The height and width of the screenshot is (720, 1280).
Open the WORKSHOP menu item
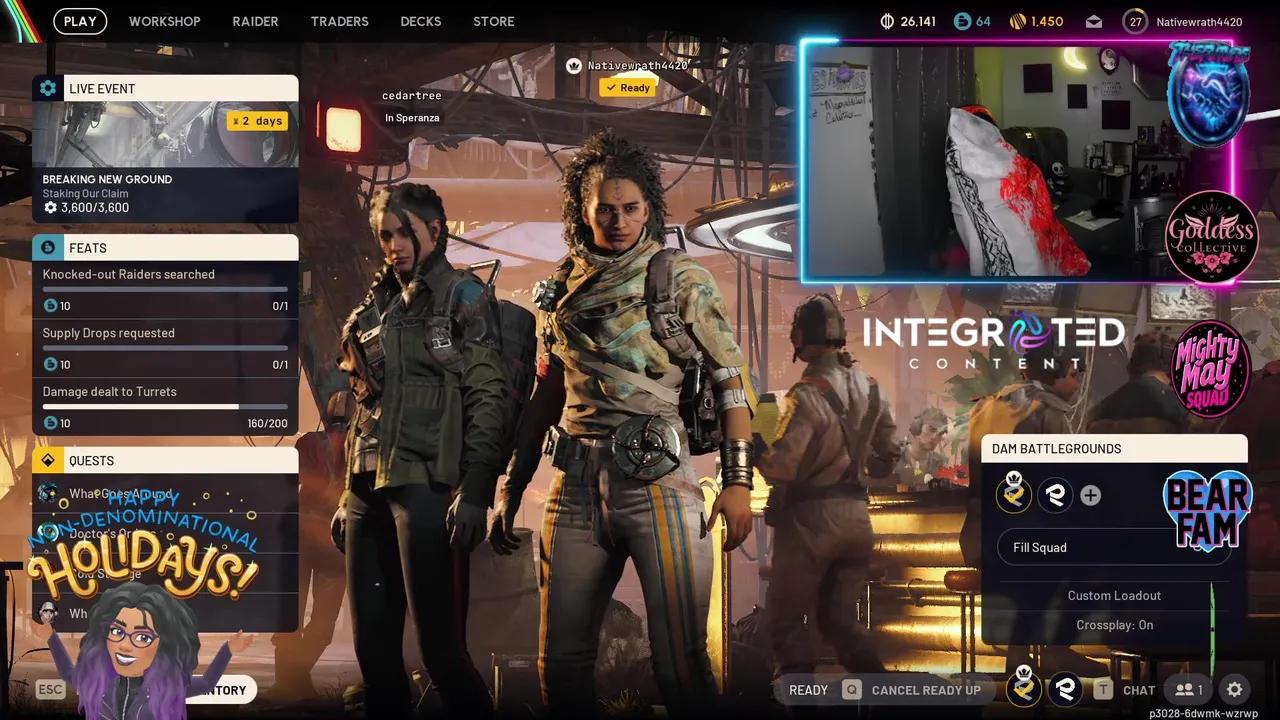(x=164, y=21)
